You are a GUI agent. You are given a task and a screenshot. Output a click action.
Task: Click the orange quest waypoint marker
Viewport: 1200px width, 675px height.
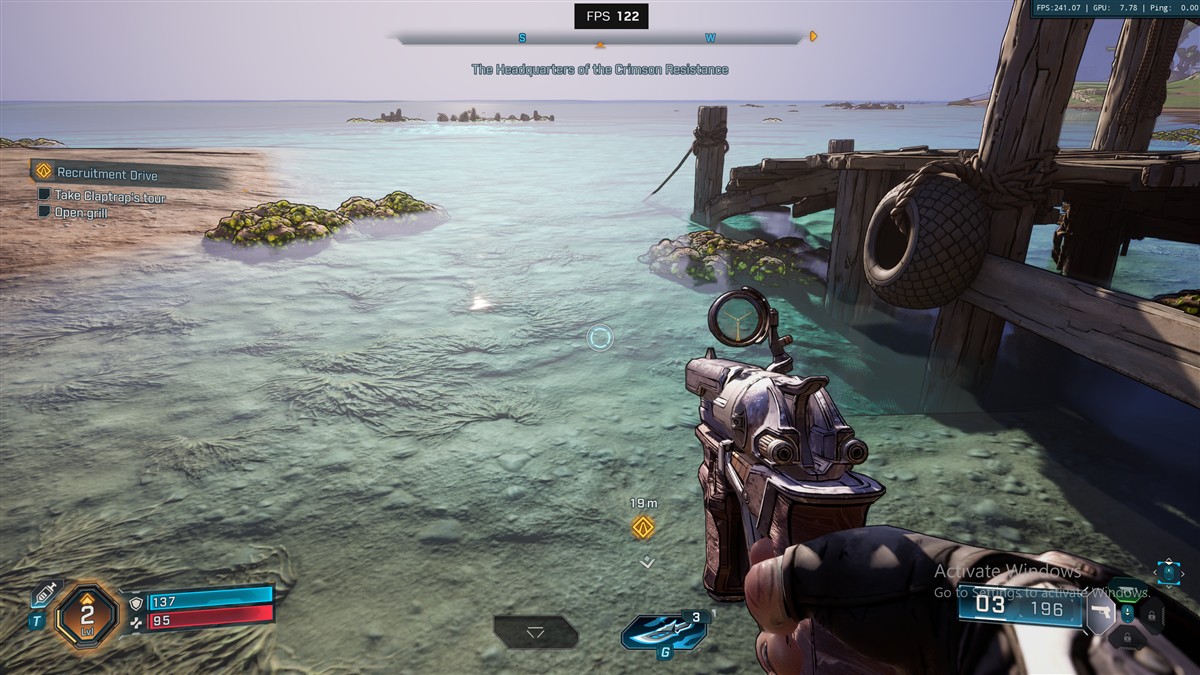(643, 528)
